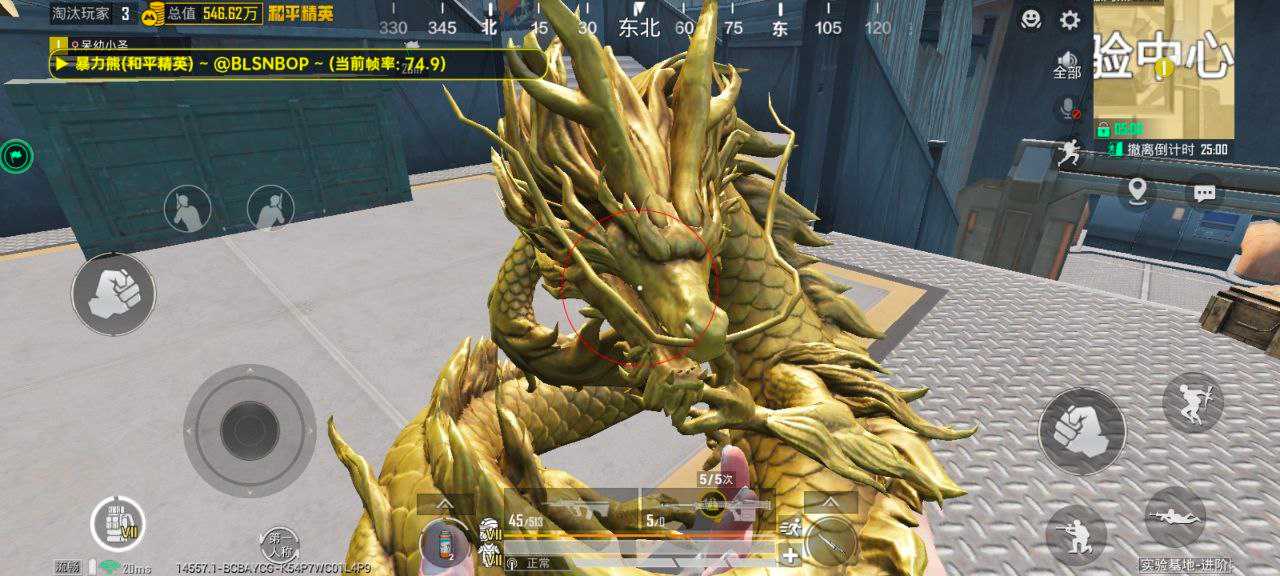Open the level VII backpack inventory
The height and width of the screenshot is (576, 1280).
pos(118,524)
